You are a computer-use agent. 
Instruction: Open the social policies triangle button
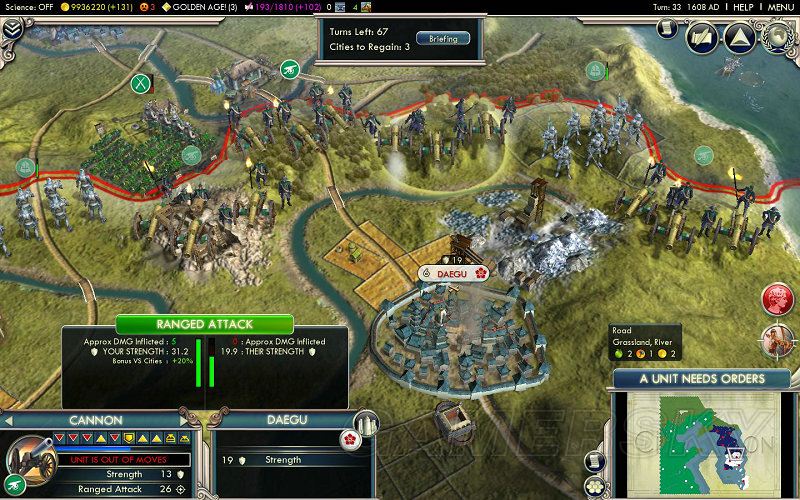(738, 38)
